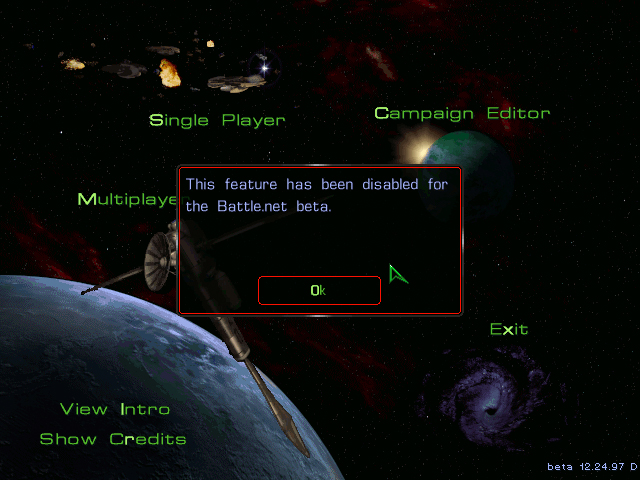The height and width of the screenshot is (480, 640).
Task: Select Show Credits
Action: click(113, 439)
